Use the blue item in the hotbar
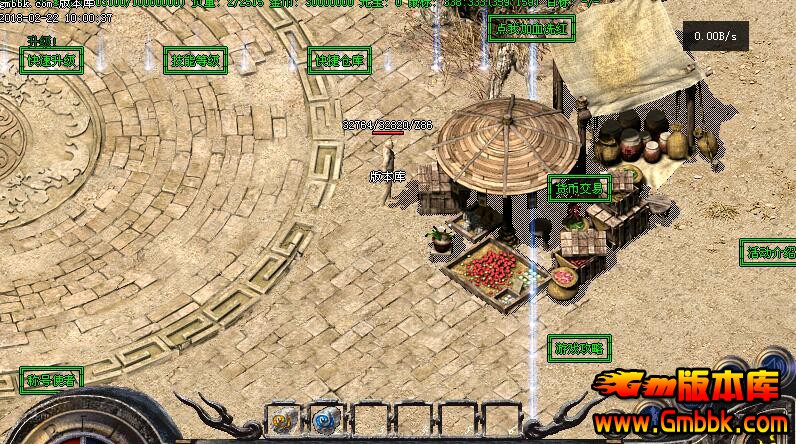This screenshot has height=444, width=796. click(x=325, y=418)
